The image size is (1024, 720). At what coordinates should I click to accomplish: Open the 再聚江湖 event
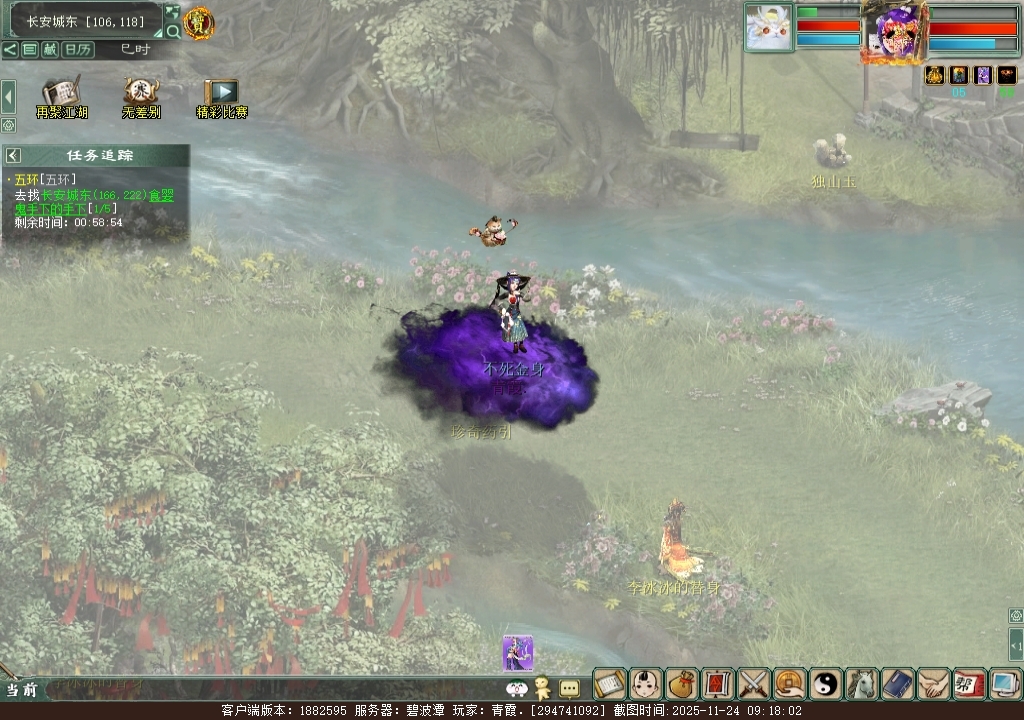[x=62, y=99]
